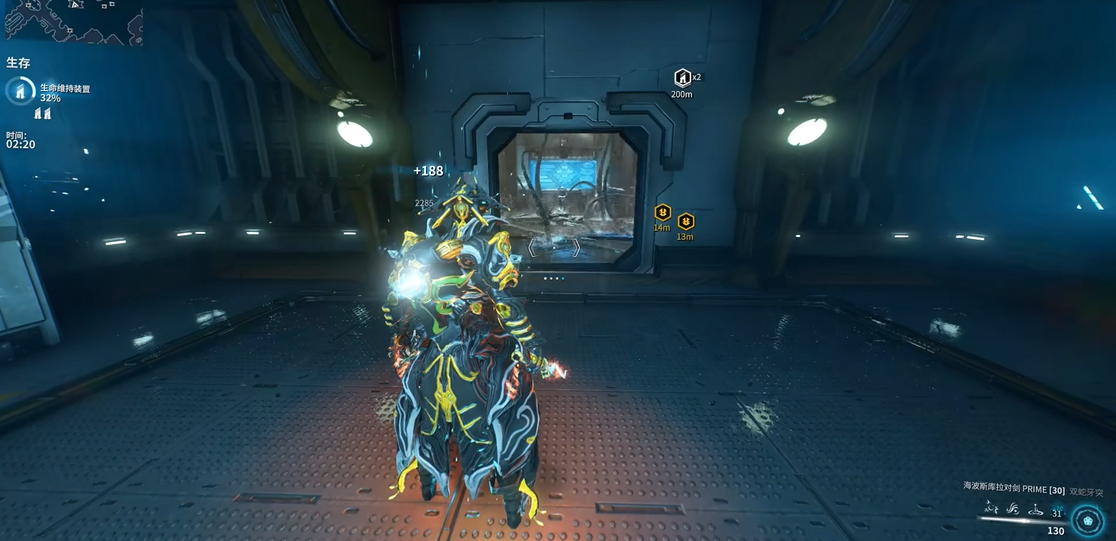Viewport: 1116px width, 541px height.
Task: Click the first melee combo stance icon
Action: [x=991, y=510]
